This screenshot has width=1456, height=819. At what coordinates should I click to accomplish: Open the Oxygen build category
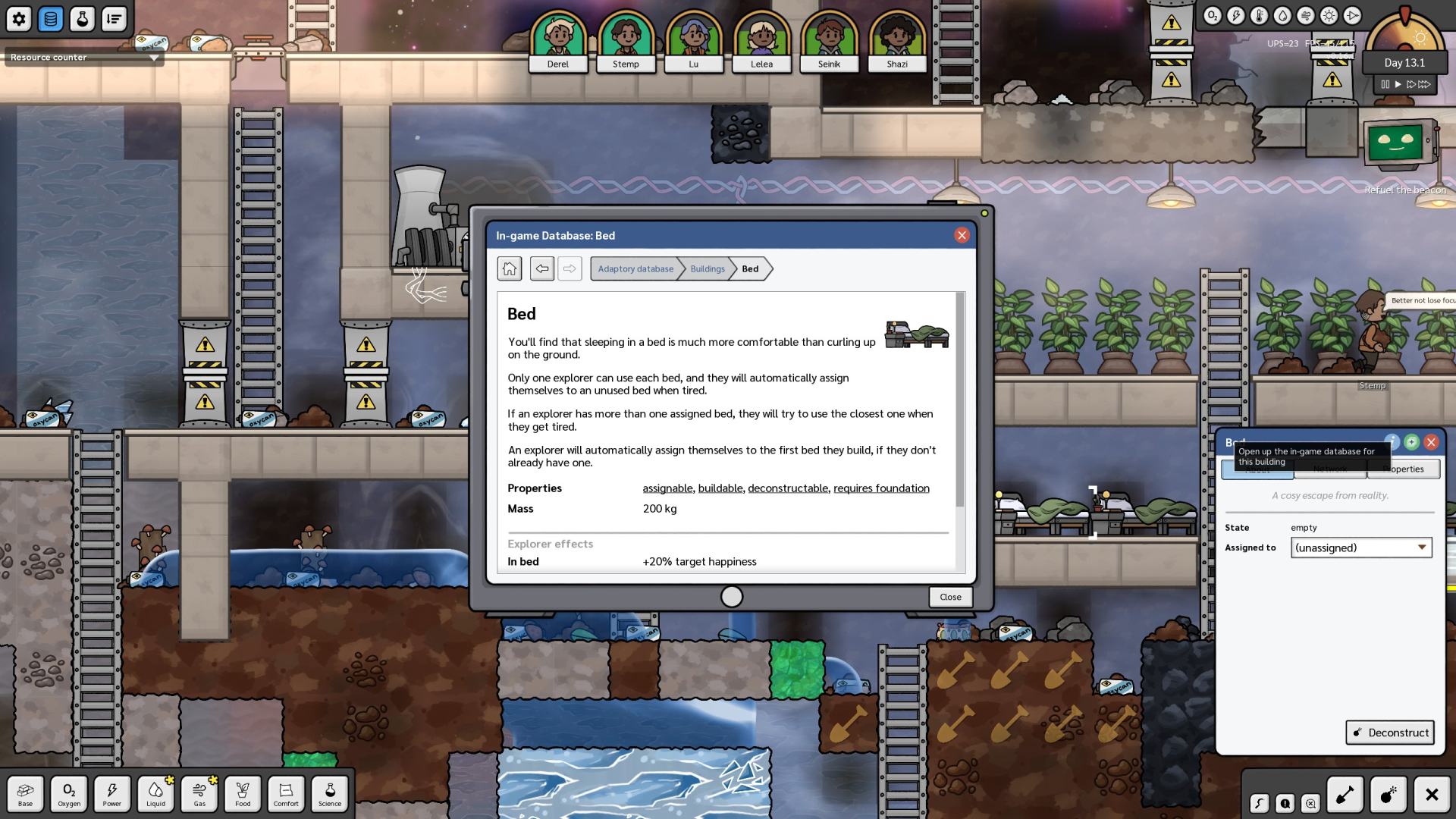(69, 793)
